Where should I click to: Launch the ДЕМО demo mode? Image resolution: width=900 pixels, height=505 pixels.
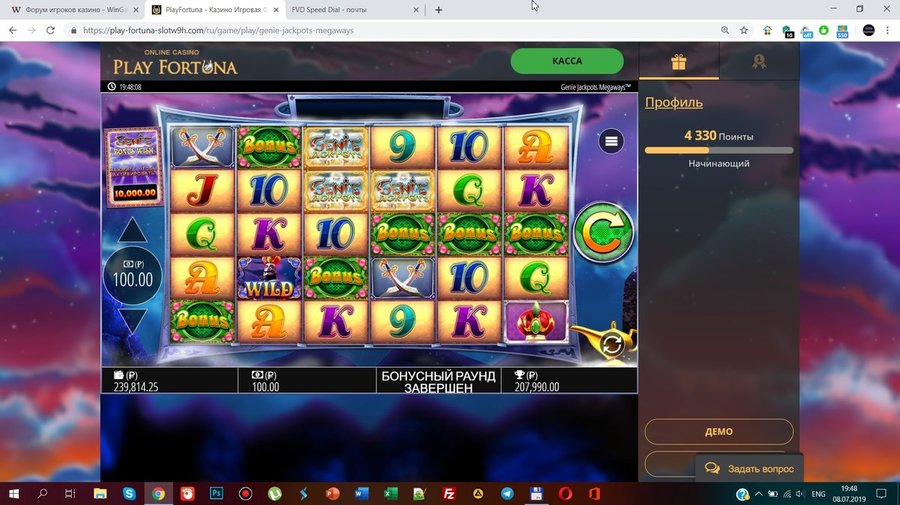coord(718,432)
